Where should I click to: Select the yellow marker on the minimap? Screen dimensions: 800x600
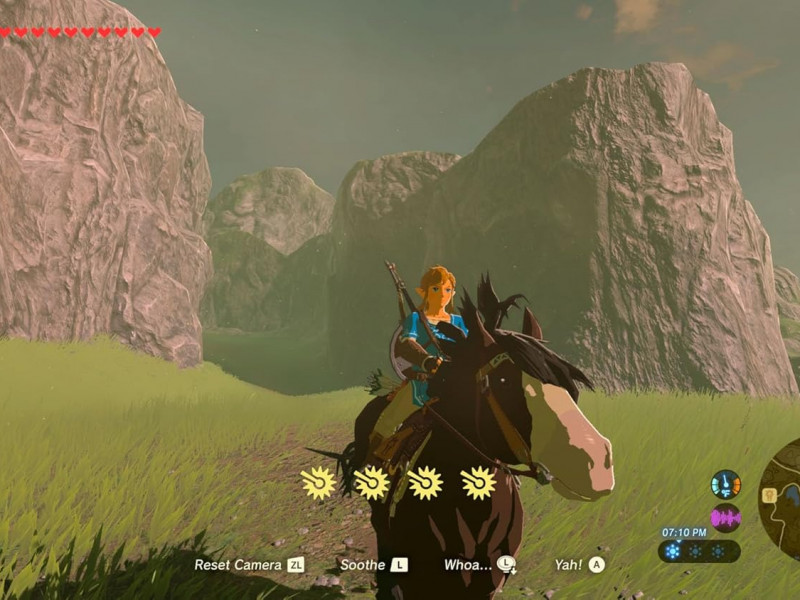point(771,493)
